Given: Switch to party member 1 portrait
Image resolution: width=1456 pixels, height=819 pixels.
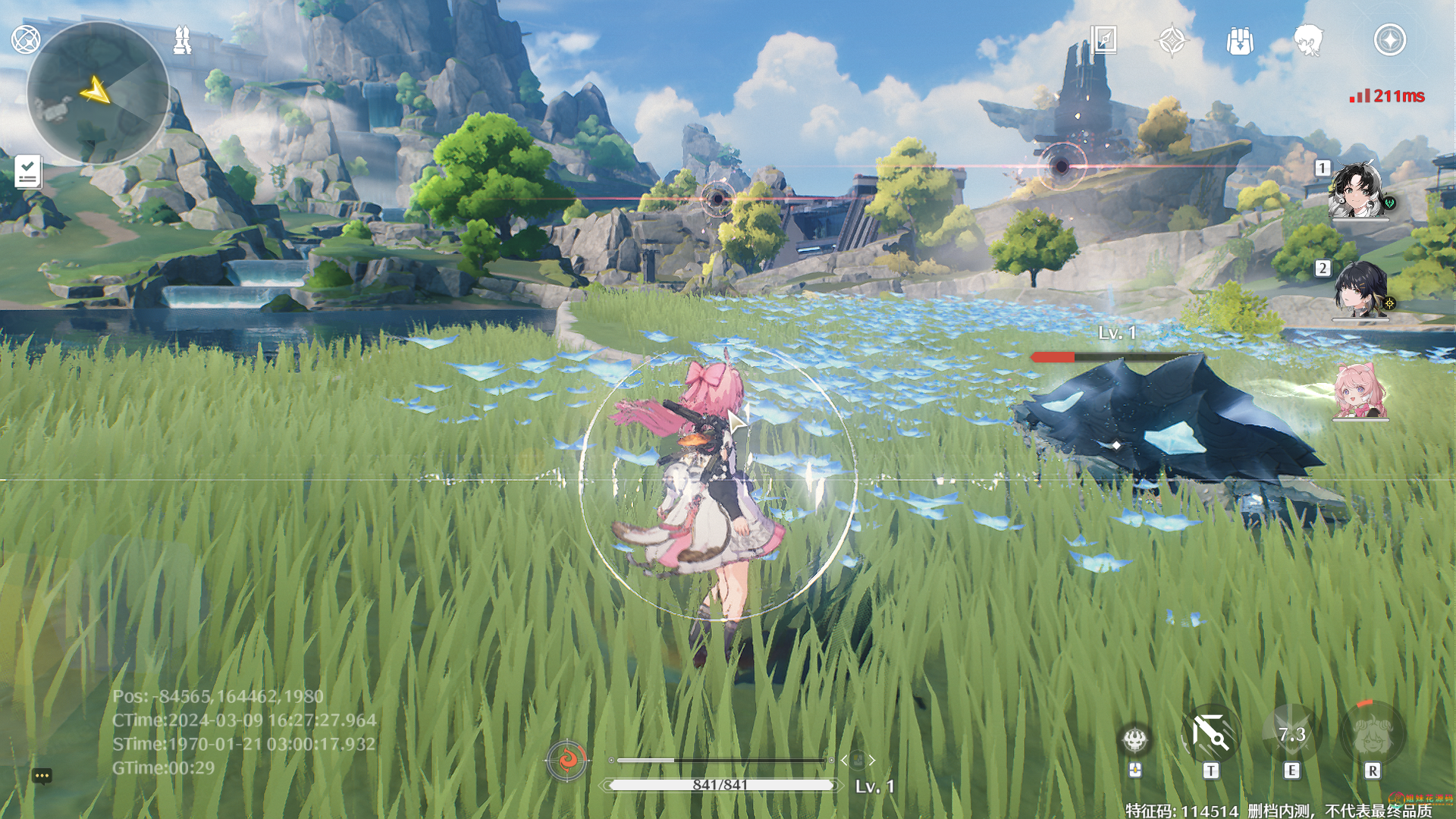Looking at the screenshot, I should [x=1358, y=190].
